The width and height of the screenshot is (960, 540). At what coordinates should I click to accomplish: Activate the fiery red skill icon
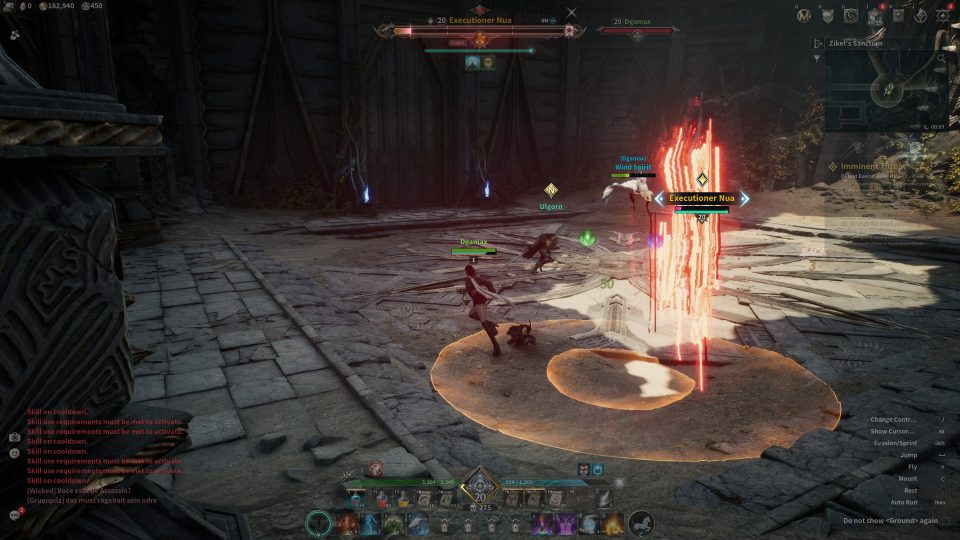click(347, 522)
